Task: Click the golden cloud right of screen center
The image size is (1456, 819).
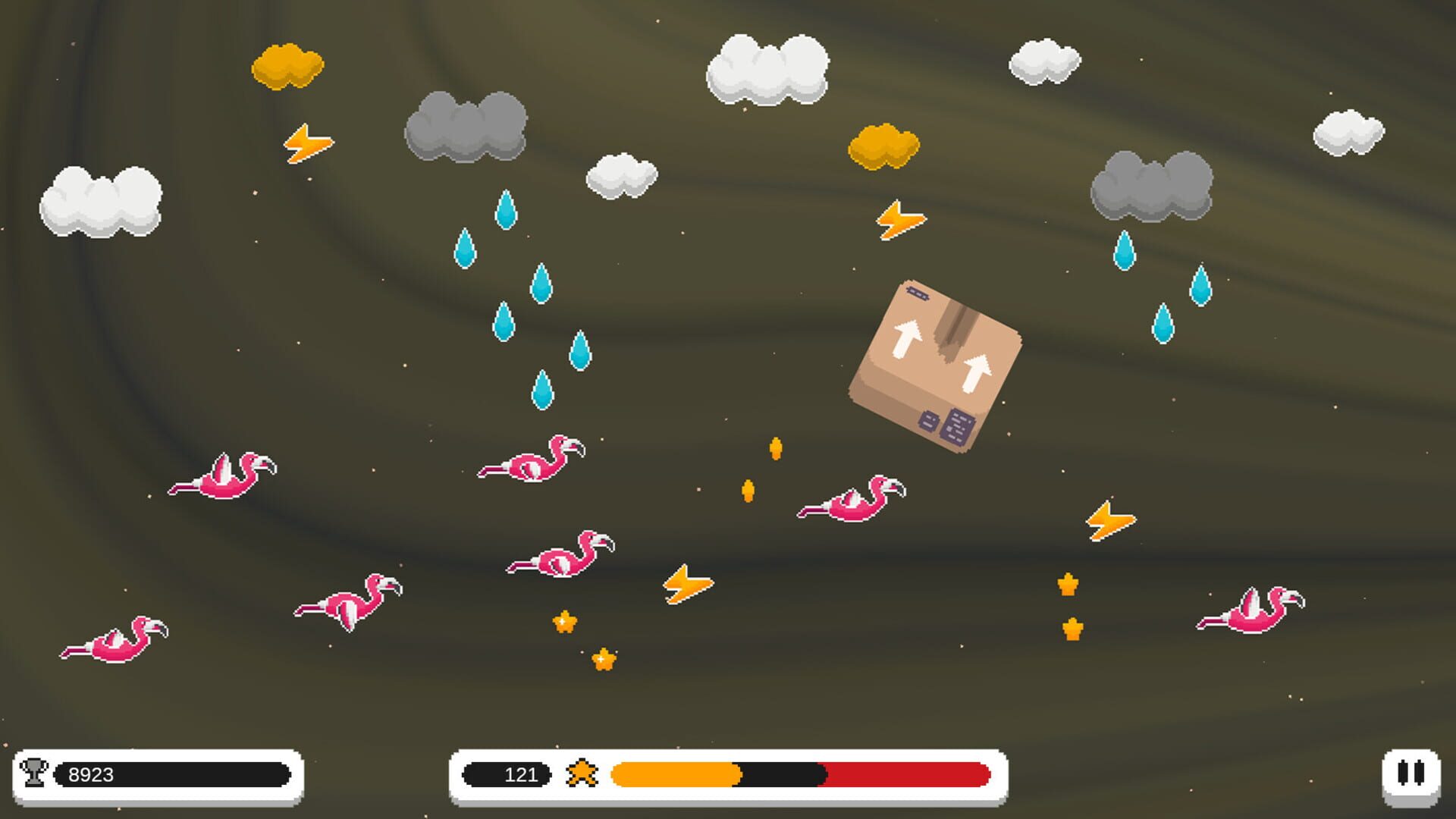Action: [883, 148]
